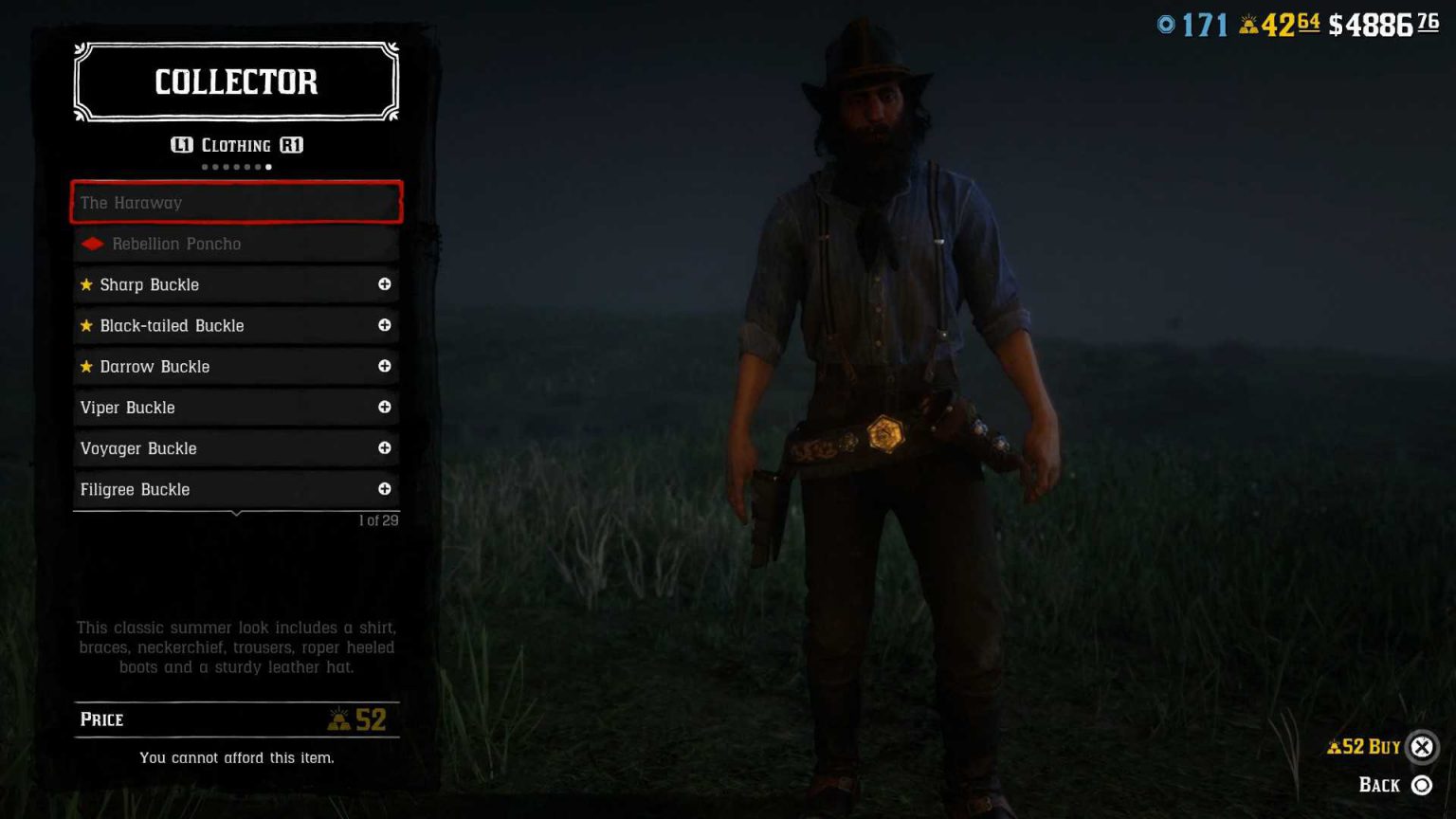Expand the Filigree Buckle entry
The width and height of the screenshot is (1456, 819).
coord(385,489)
